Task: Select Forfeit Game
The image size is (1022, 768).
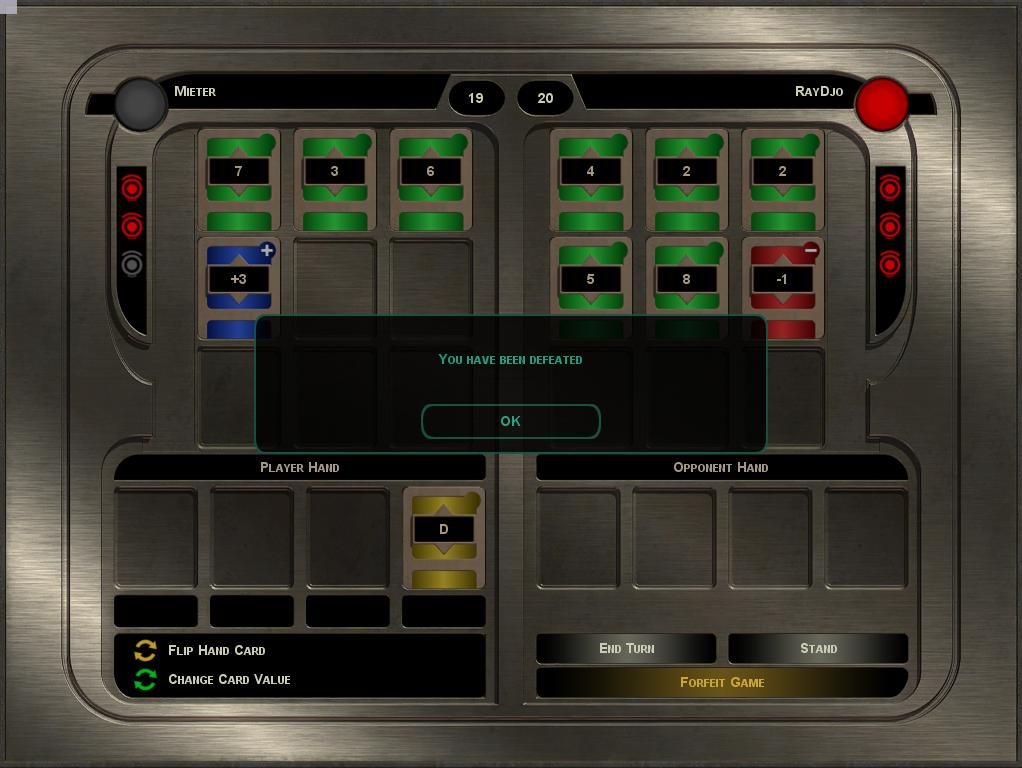Action: (x=721, y=682)
